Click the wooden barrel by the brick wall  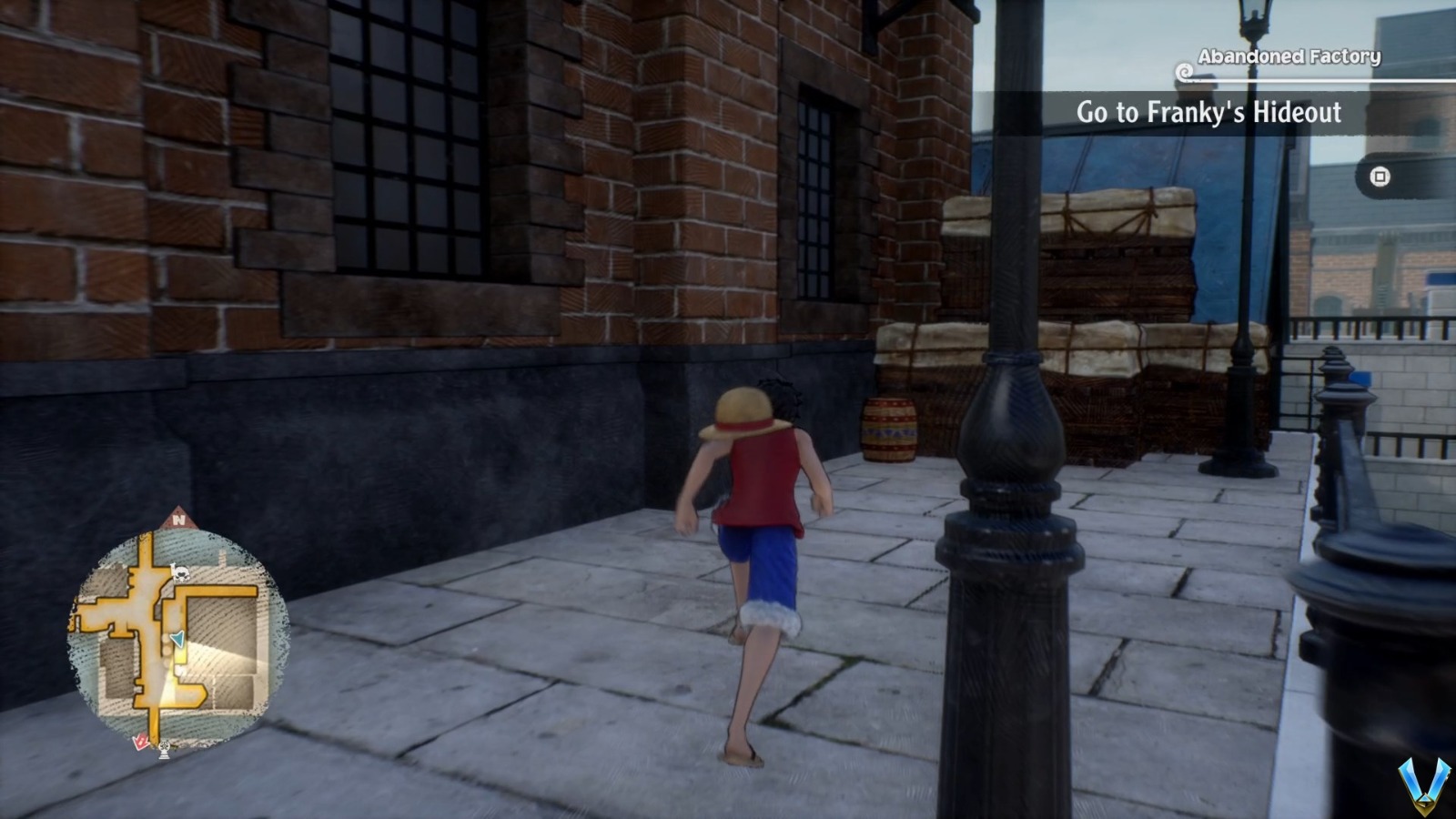click(x=889, y=428)
